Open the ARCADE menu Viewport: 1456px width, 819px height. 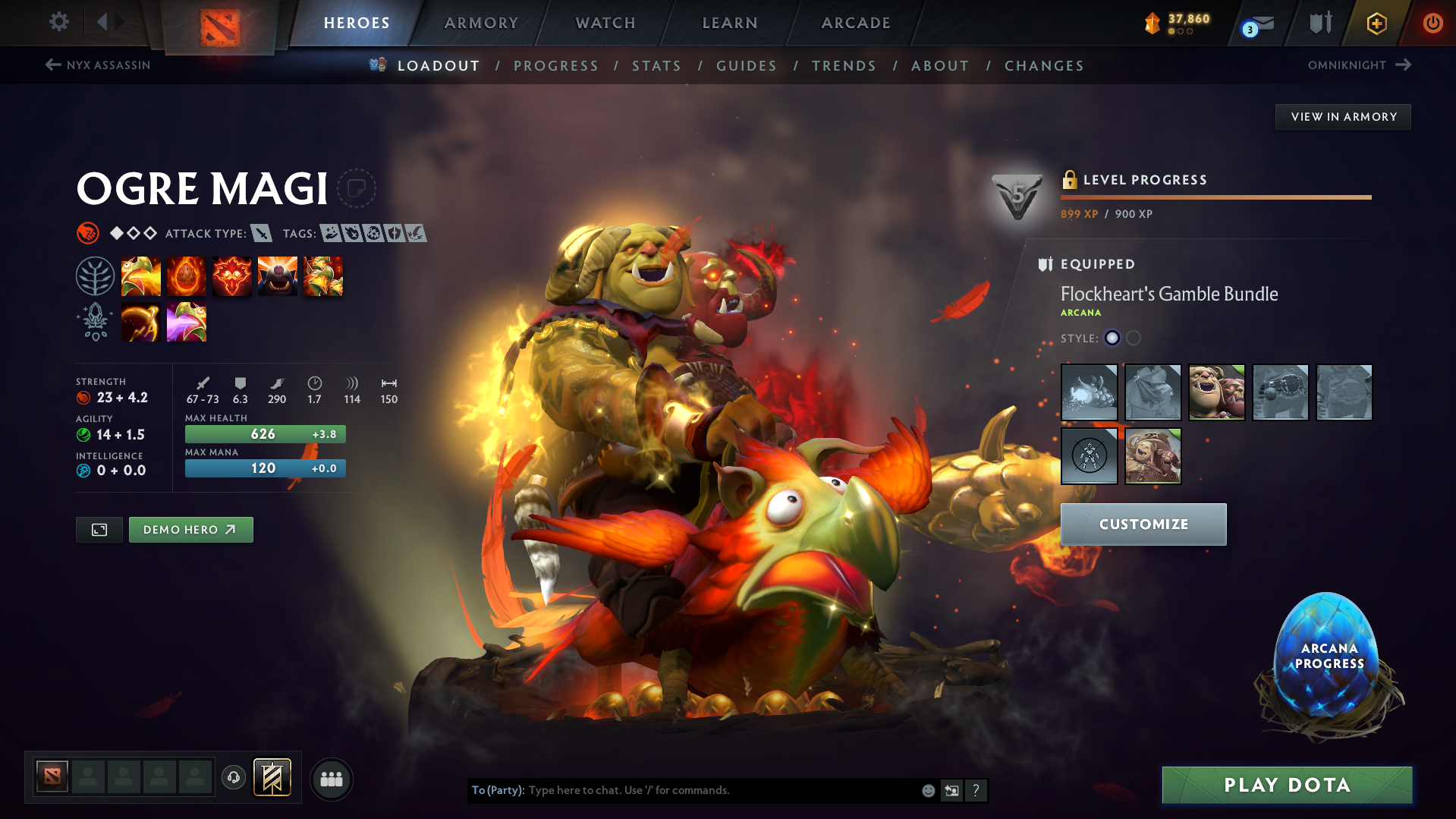[856, 23]
